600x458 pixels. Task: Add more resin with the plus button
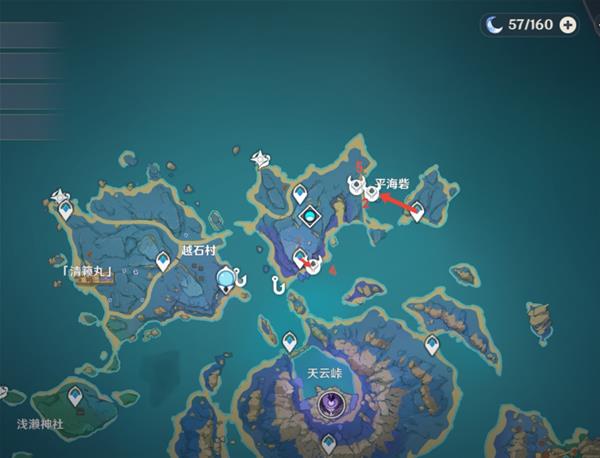pos(568,25)
